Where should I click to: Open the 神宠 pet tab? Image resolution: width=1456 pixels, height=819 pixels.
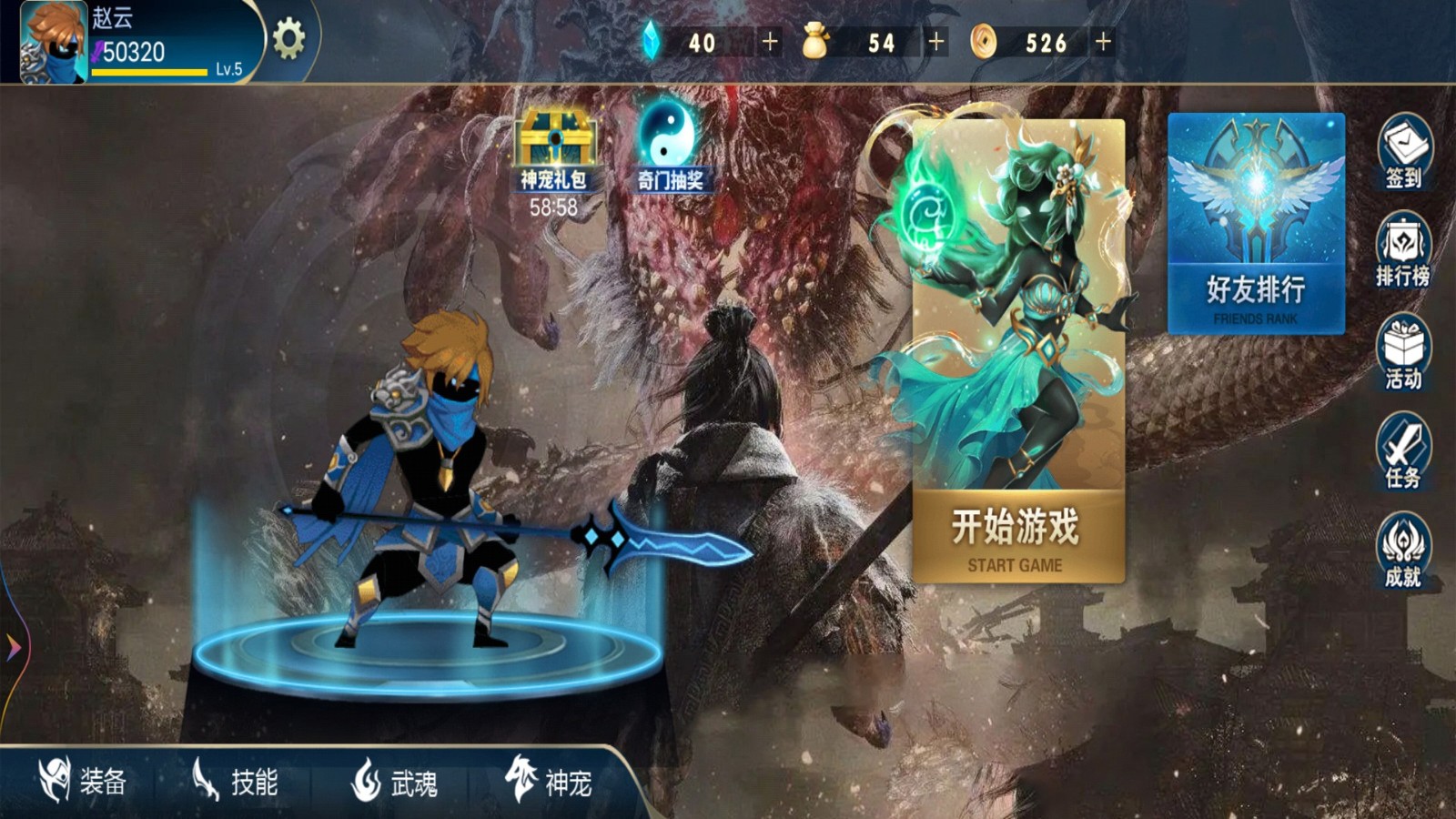[x=551, y=781]
